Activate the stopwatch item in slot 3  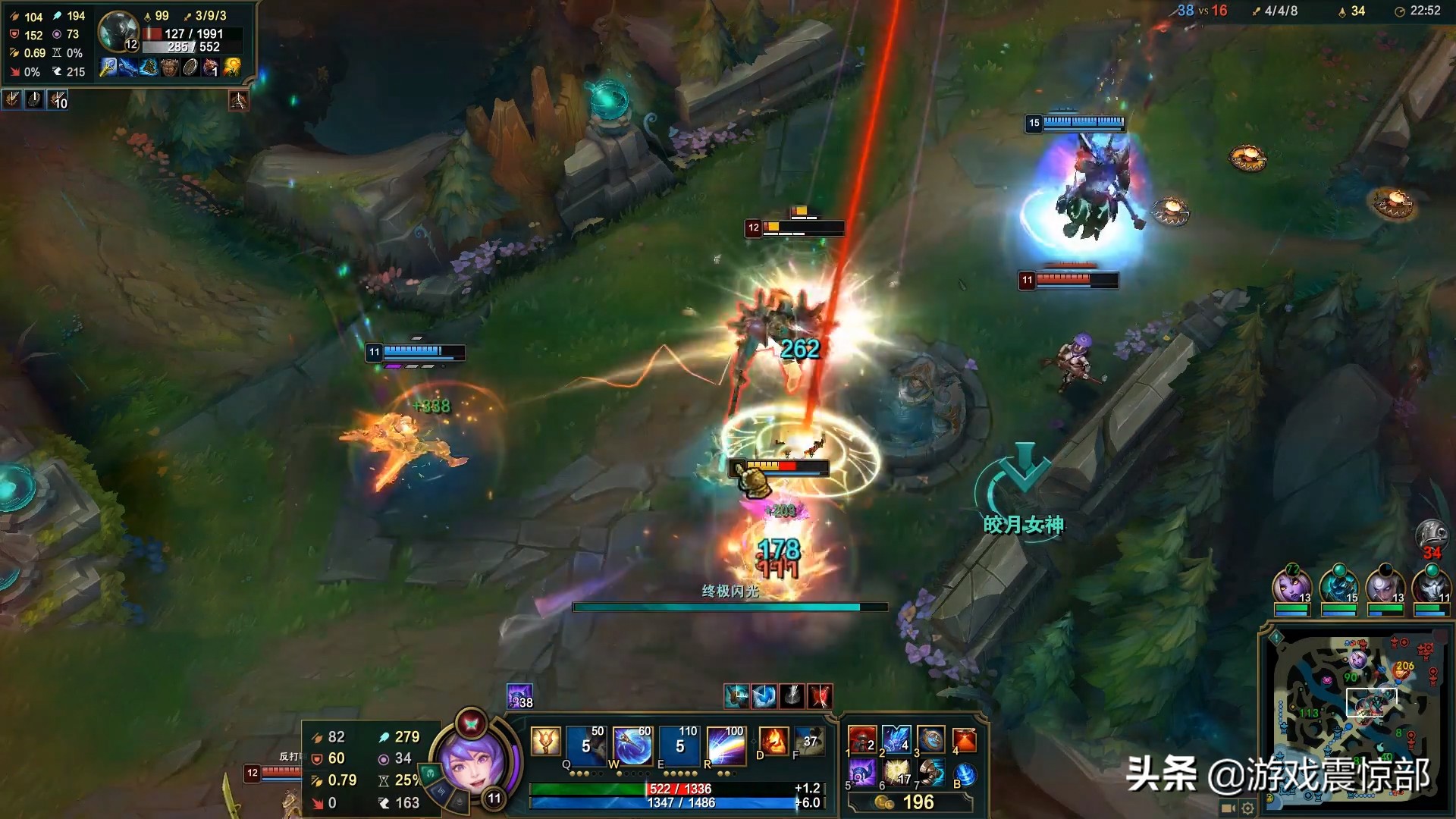tap(930, 739)
